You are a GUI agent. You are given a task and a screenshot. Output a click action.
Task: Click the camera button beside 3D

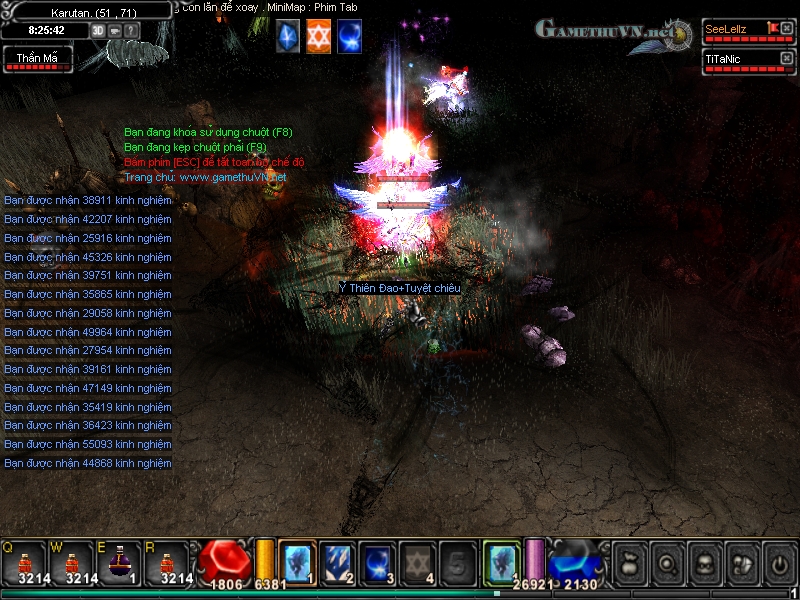pos(114,30)
